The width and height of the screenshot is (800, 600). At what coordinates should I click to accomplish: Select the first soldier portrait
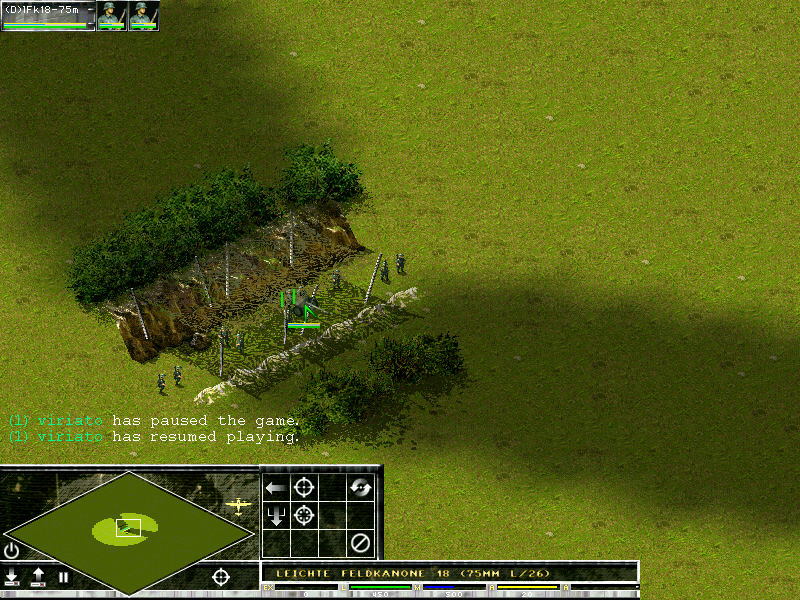click(111, 15)
